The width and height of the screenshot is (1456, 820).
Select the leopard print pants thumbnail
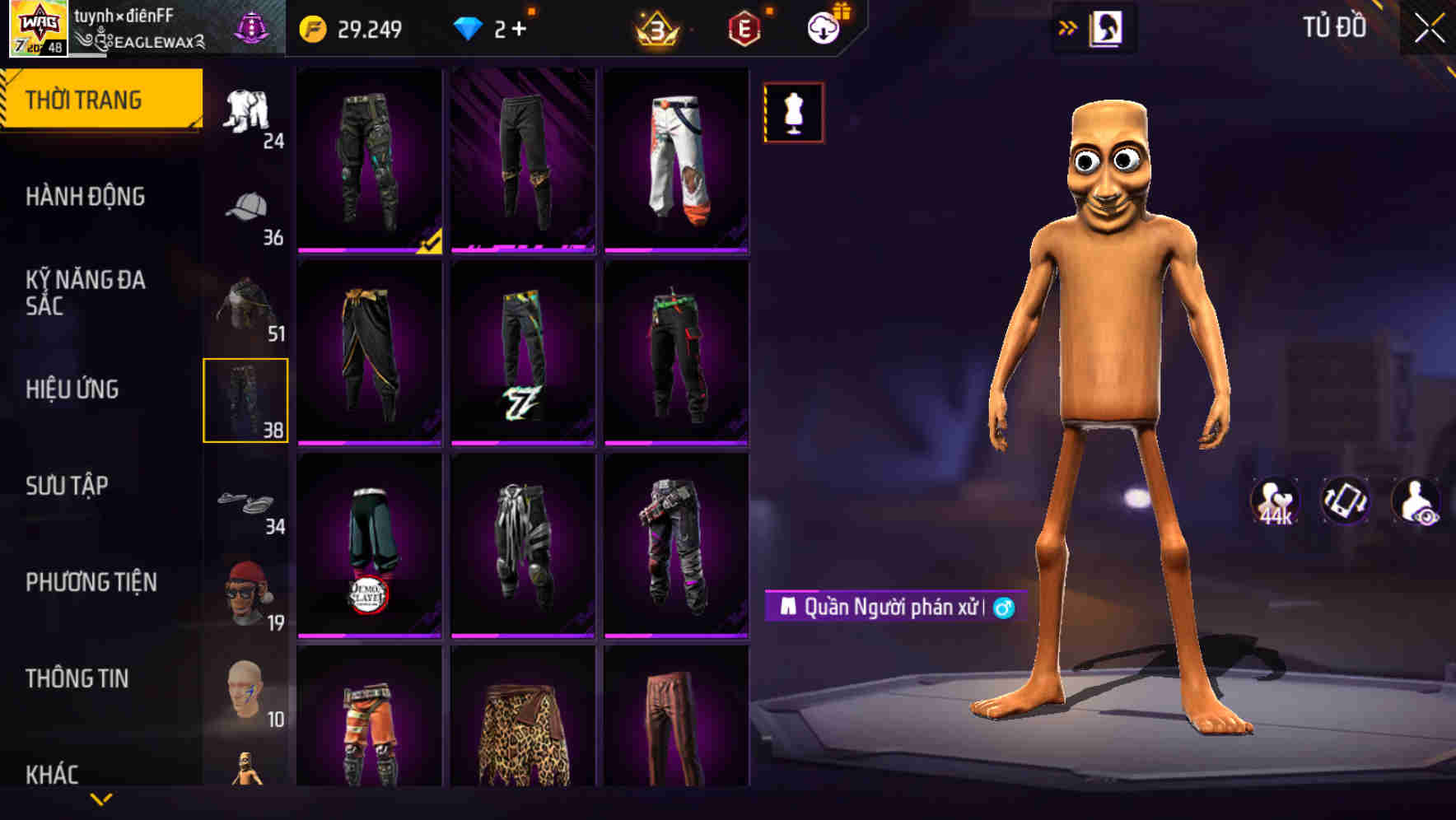click(524, 733)
